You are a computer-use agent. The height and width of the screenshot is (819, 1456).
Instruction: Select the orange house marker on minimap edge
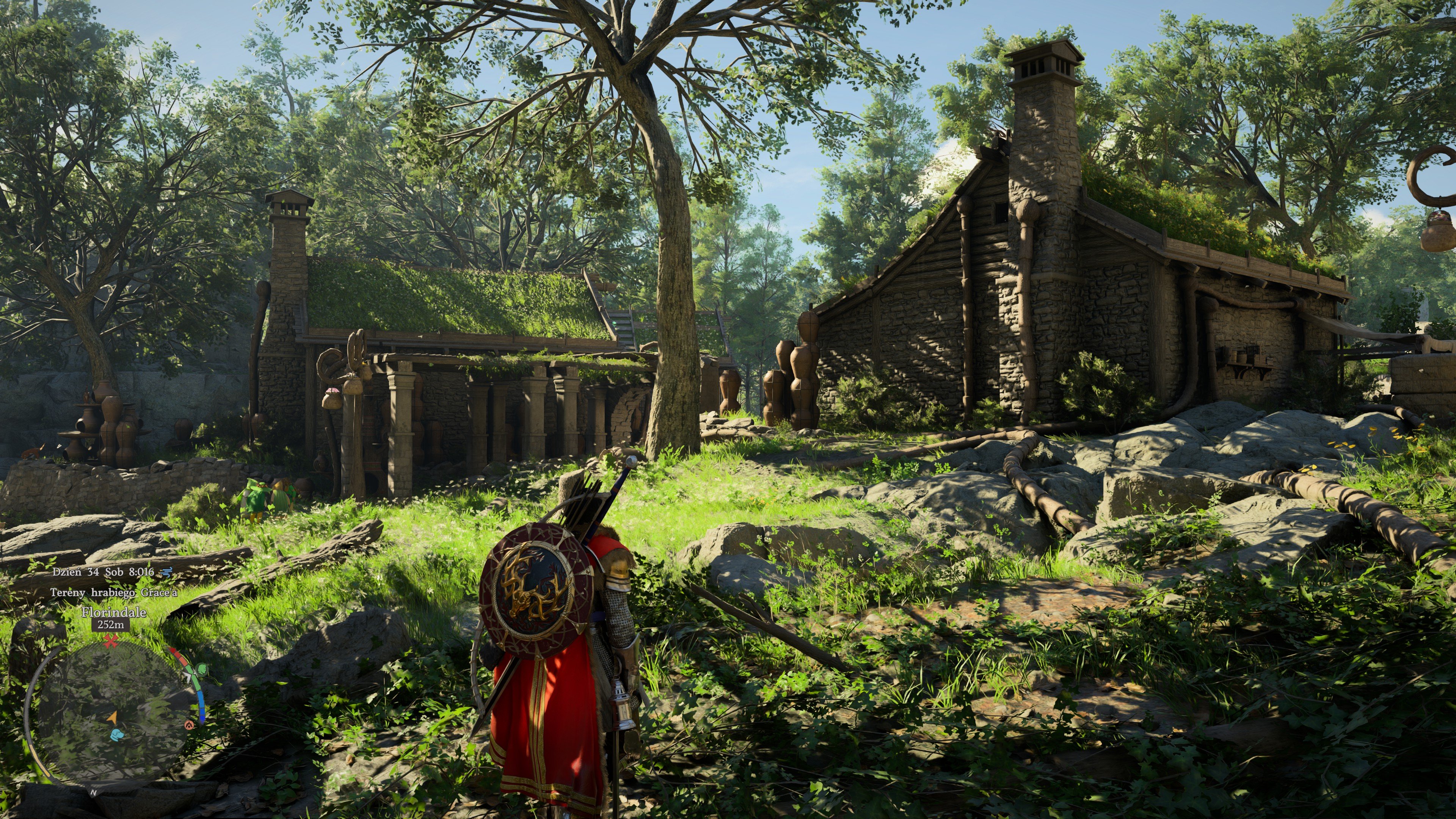coord(189,725)
